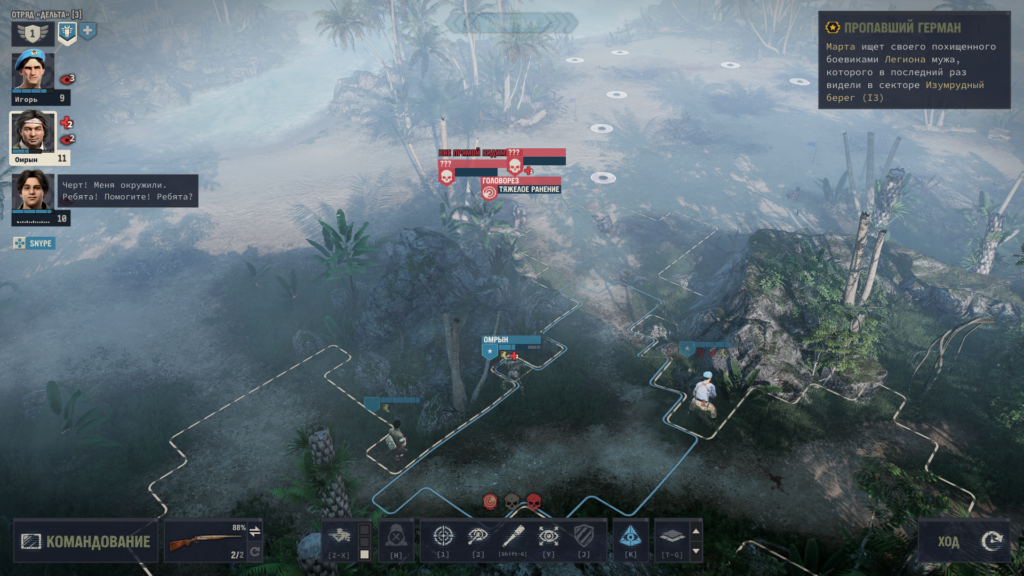End the turn with the Ход button
The width and height of the screenshot is (1024, 576).
[967, 541]
